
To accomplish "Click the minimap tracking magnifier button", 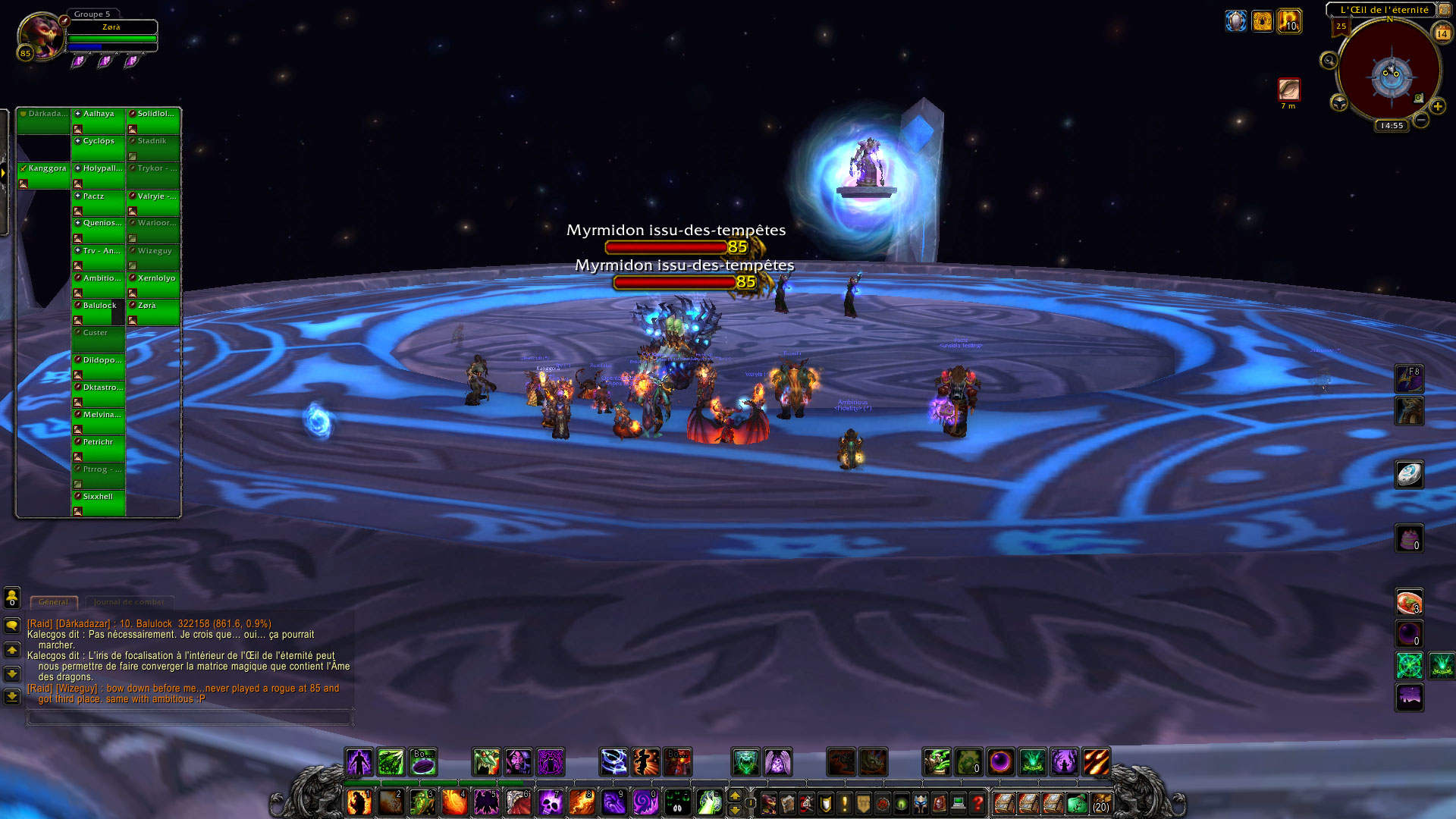I will (x=1329, y=61).
